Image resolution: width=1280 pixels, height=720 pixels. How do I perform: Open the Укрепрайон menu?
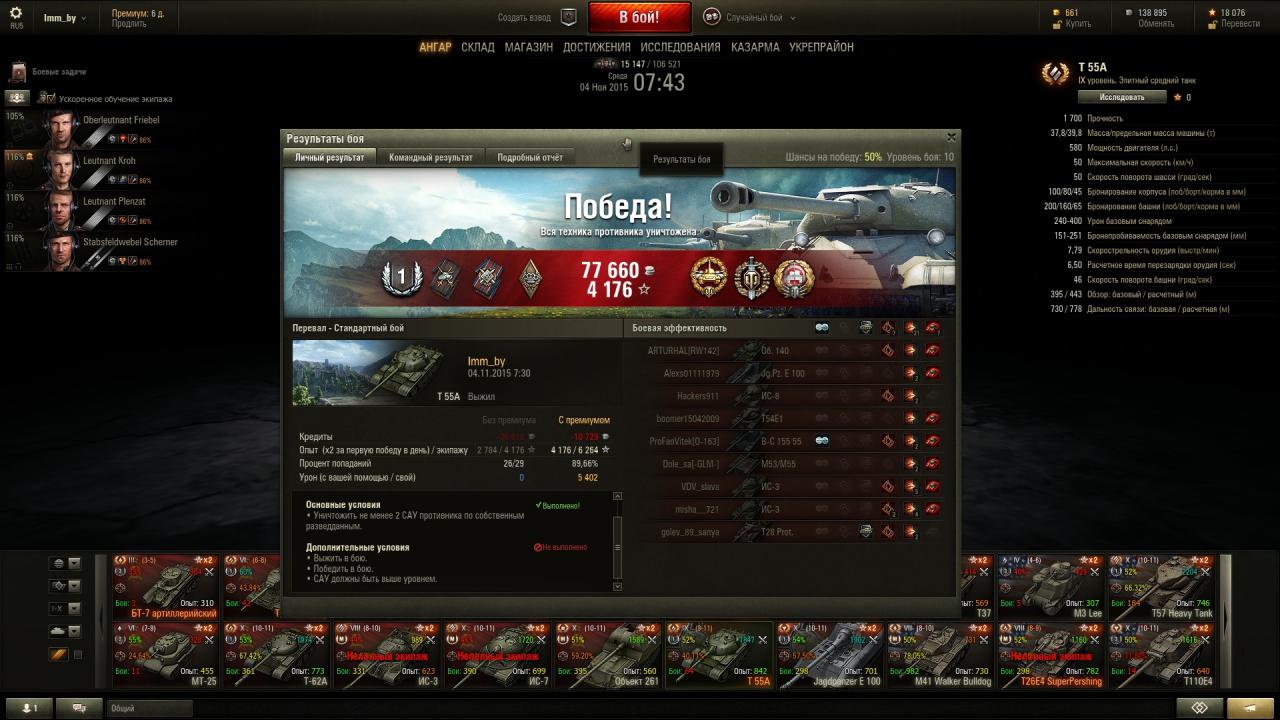[821, 47]
